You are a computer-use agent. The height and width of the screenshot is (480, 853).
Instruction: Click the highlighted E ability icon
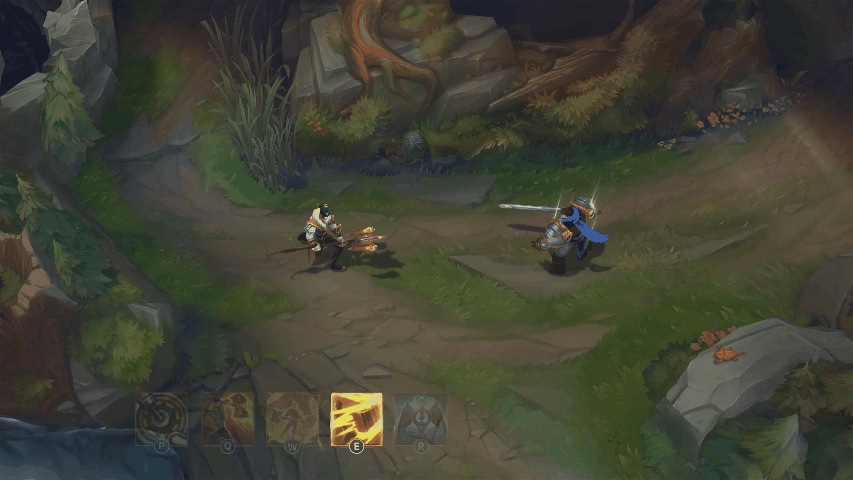coord(356,418)
